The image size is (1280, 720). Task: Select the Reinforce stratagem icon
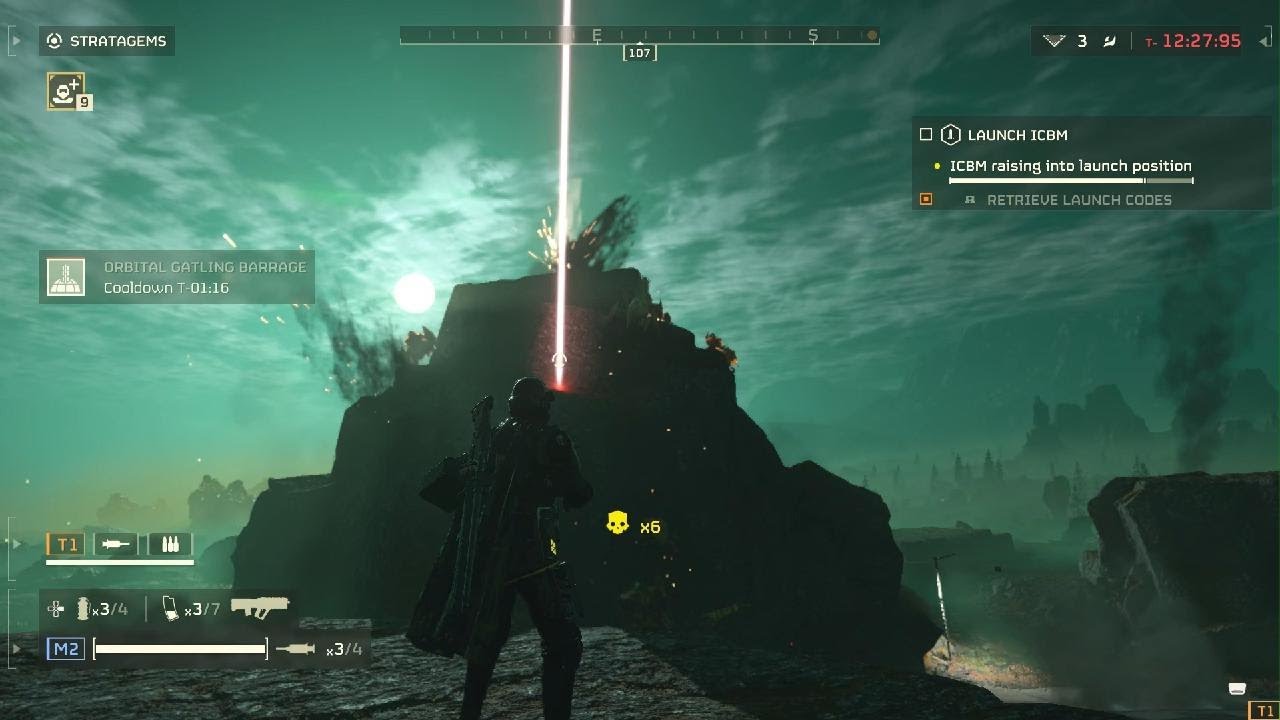pyautogui.click(x=66, y=91)
